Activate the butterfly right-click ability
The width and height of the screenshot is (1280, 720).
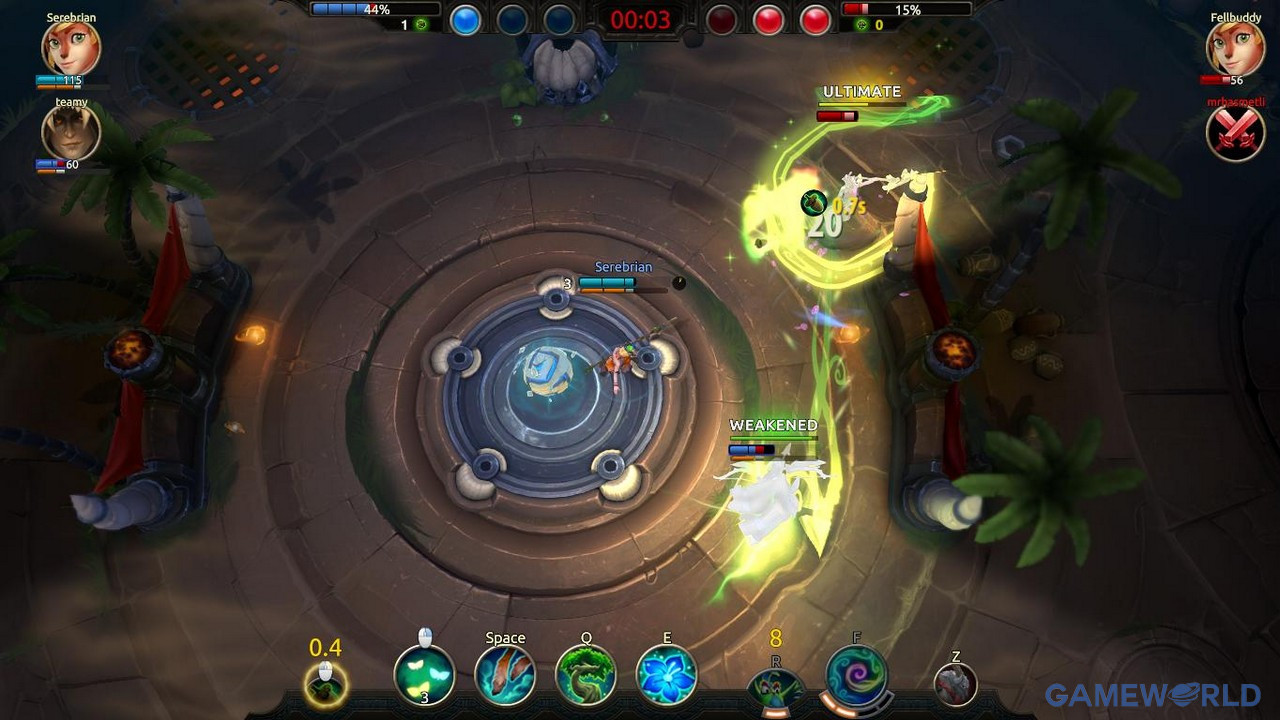[x=425, y=676]
